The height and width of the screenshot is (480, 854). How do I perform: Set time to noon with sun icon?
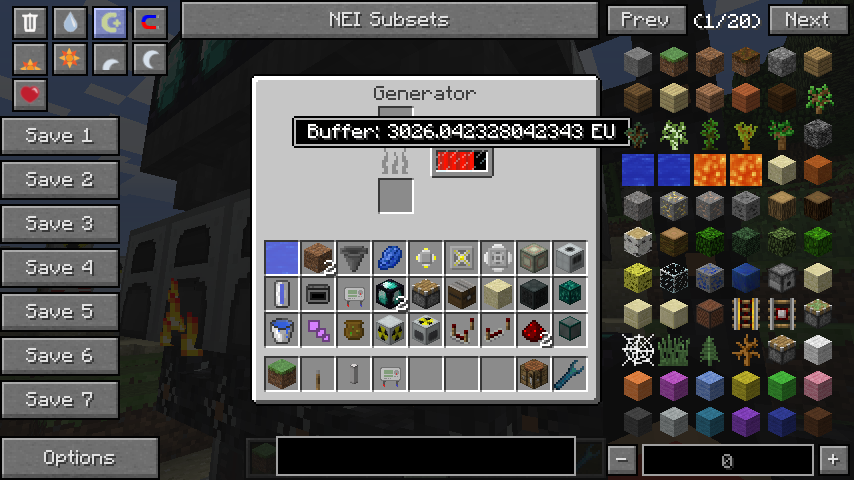(70, 59)
